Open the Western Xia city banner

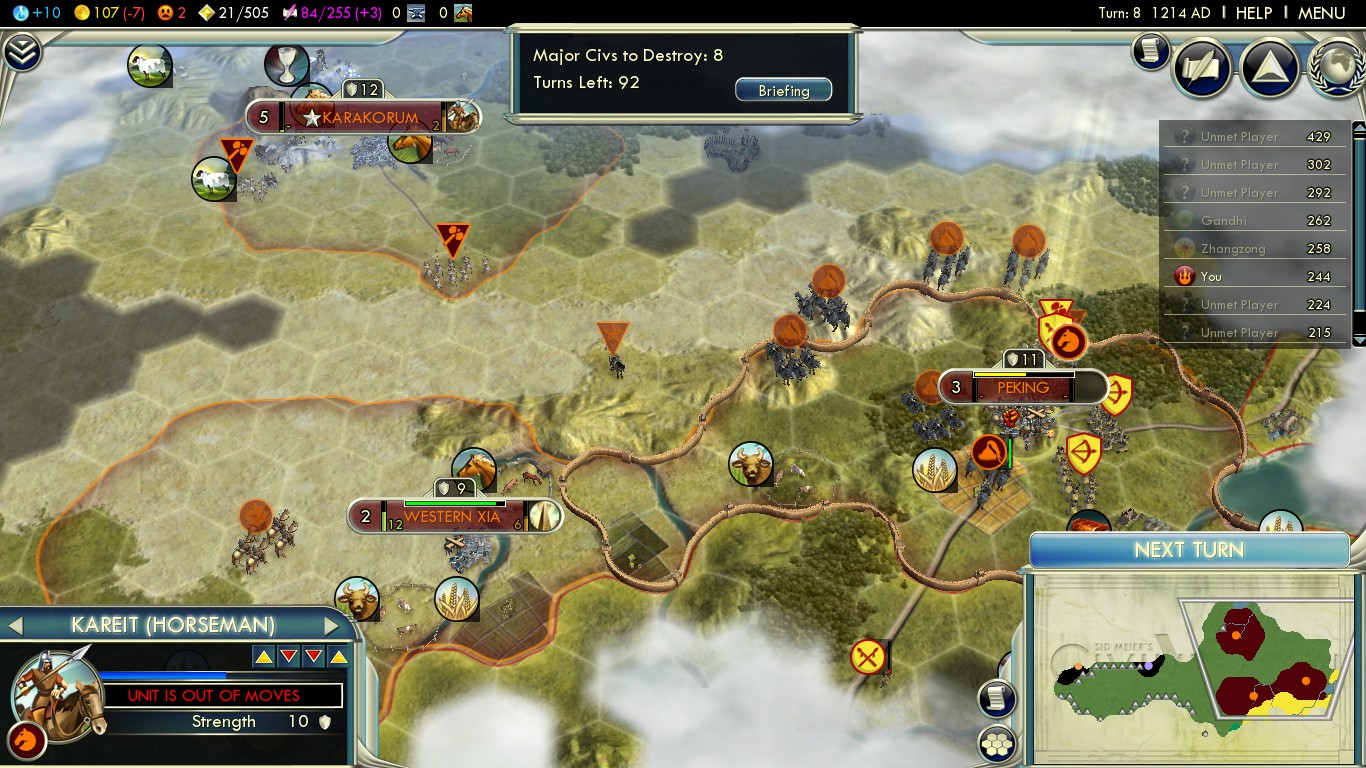point(451,517)
